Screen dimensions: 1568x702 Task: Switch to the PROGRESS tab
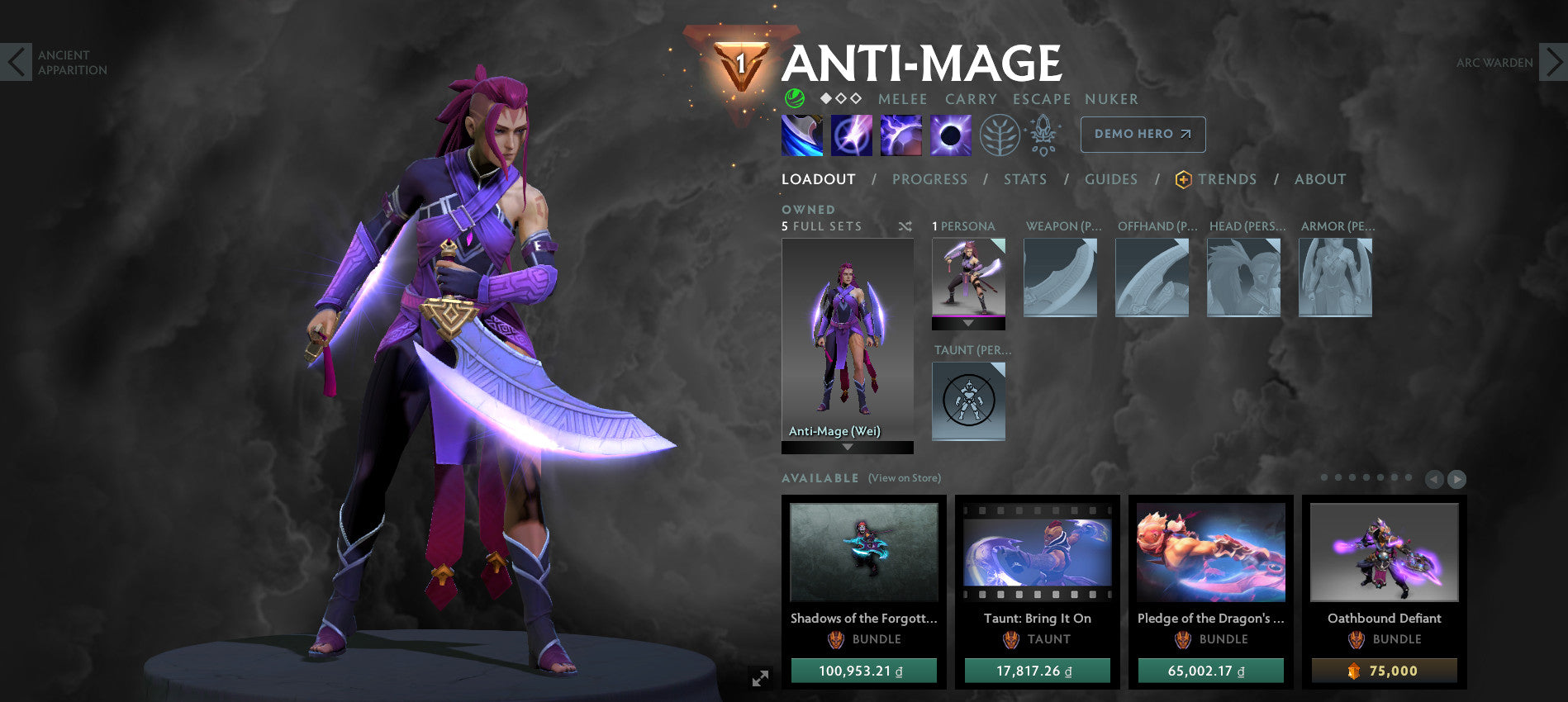930,179
